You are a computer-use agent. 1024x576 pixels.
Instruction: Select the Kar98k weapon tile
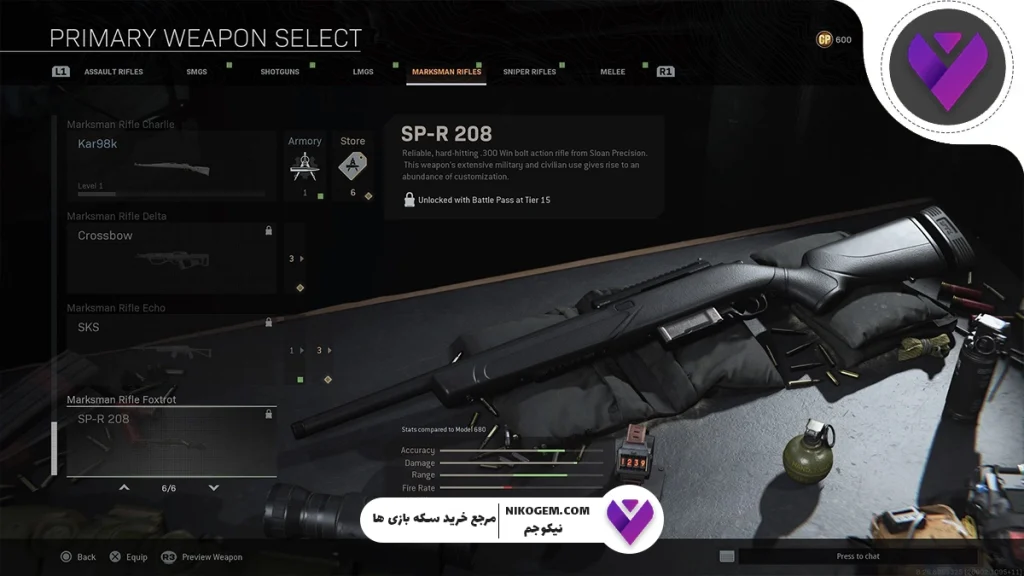[x=171, y=166]
